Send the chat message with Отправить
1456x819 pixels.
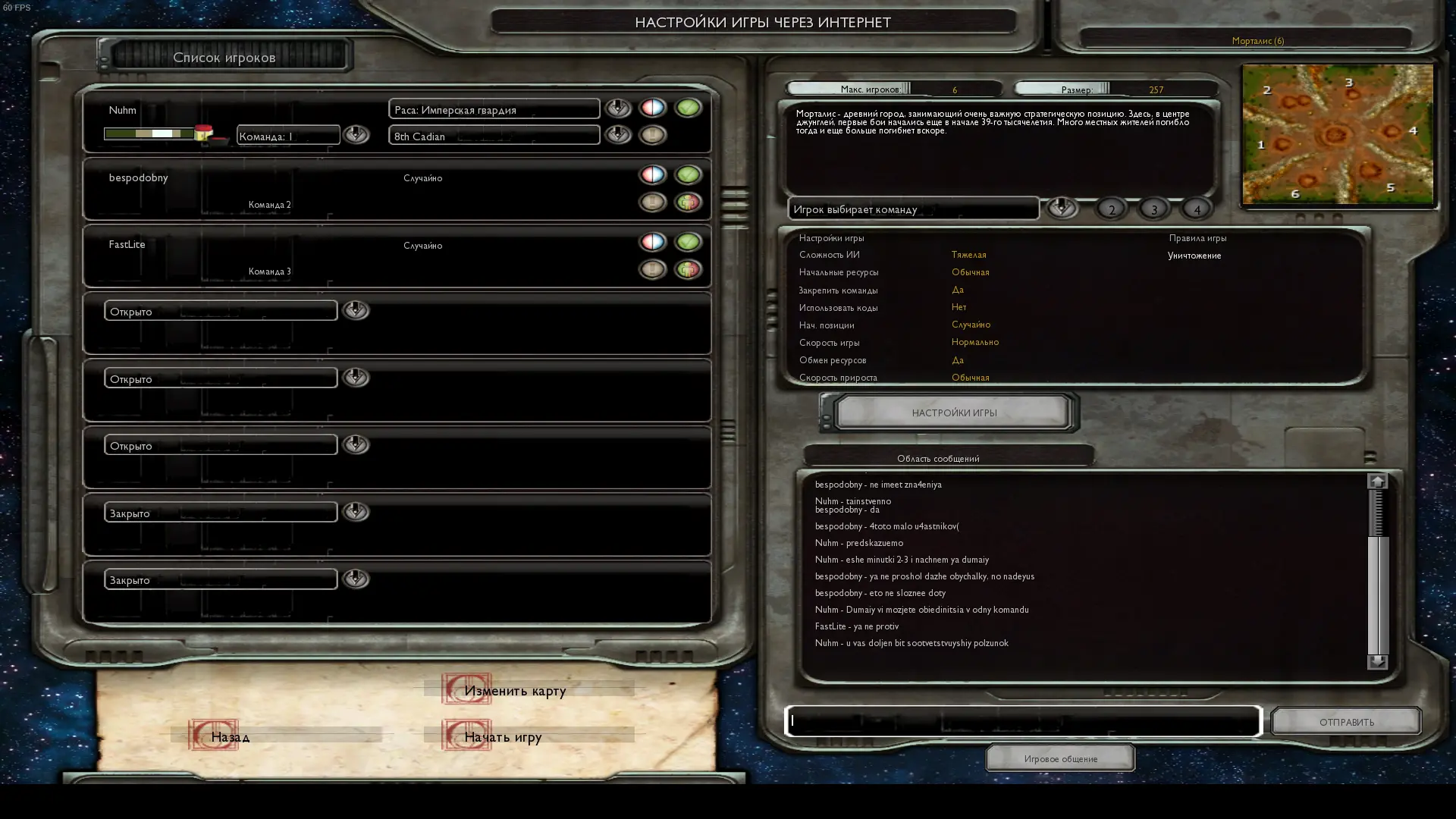(1346, 721)
